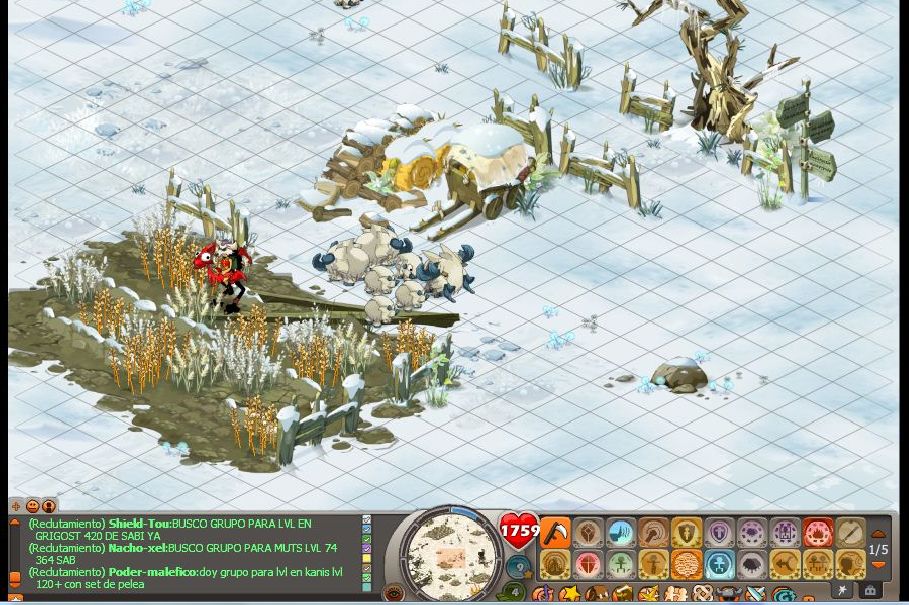Use the red fire ring spell
Image resolution: width=909 pixels, height=605 pixels.
click(817, 533)
